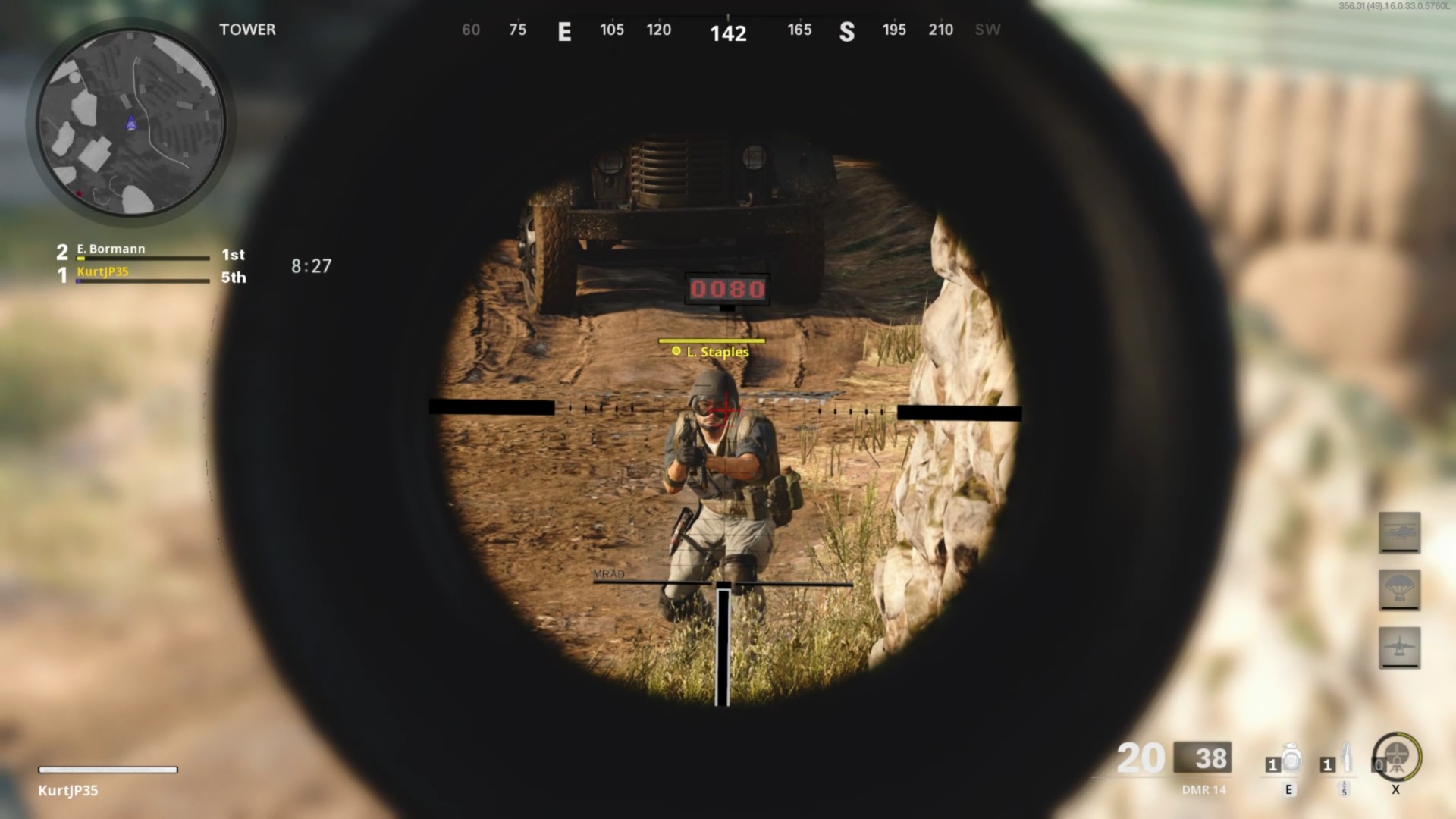Screen dimensions: 1456x819
Task: Click the TOWER objective label
Action: (247, 30)
